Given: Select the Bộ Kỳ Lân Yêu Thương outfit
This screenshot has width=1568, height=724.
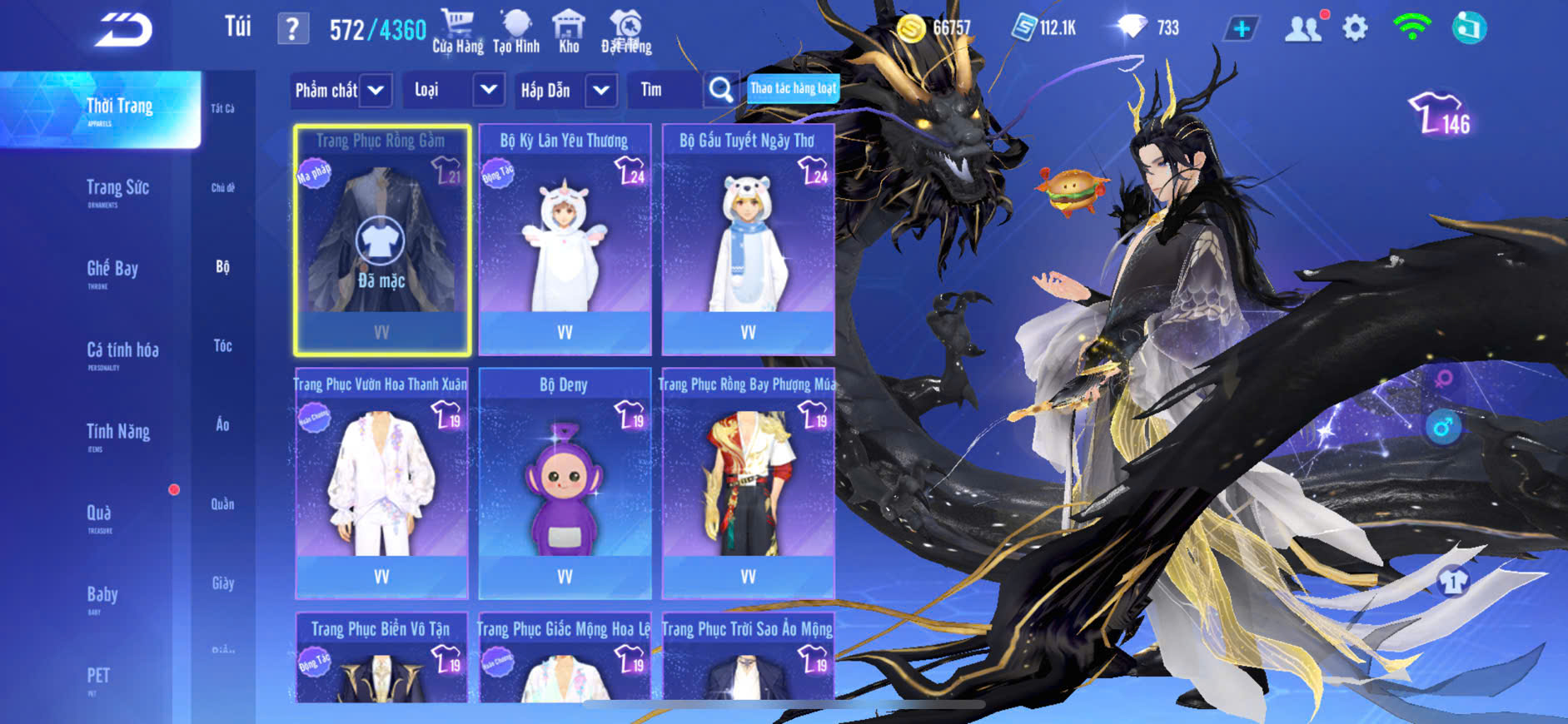Looking at the screenshot, I should pos(565,240).
